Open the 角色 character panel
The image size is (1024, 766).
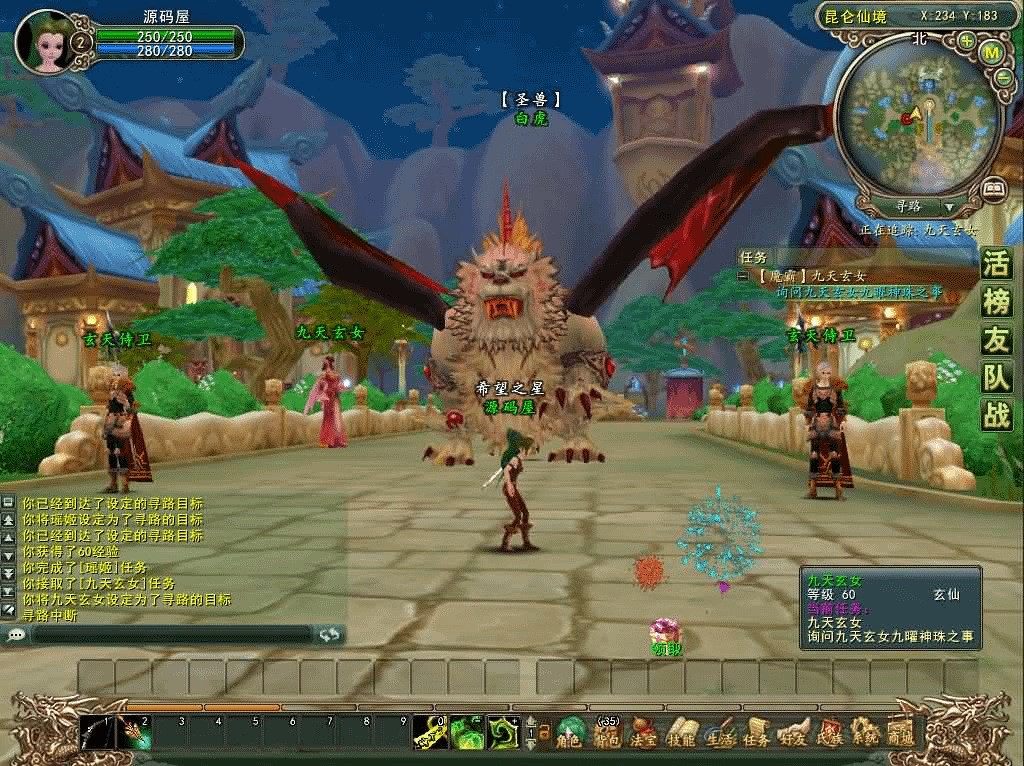570,734
